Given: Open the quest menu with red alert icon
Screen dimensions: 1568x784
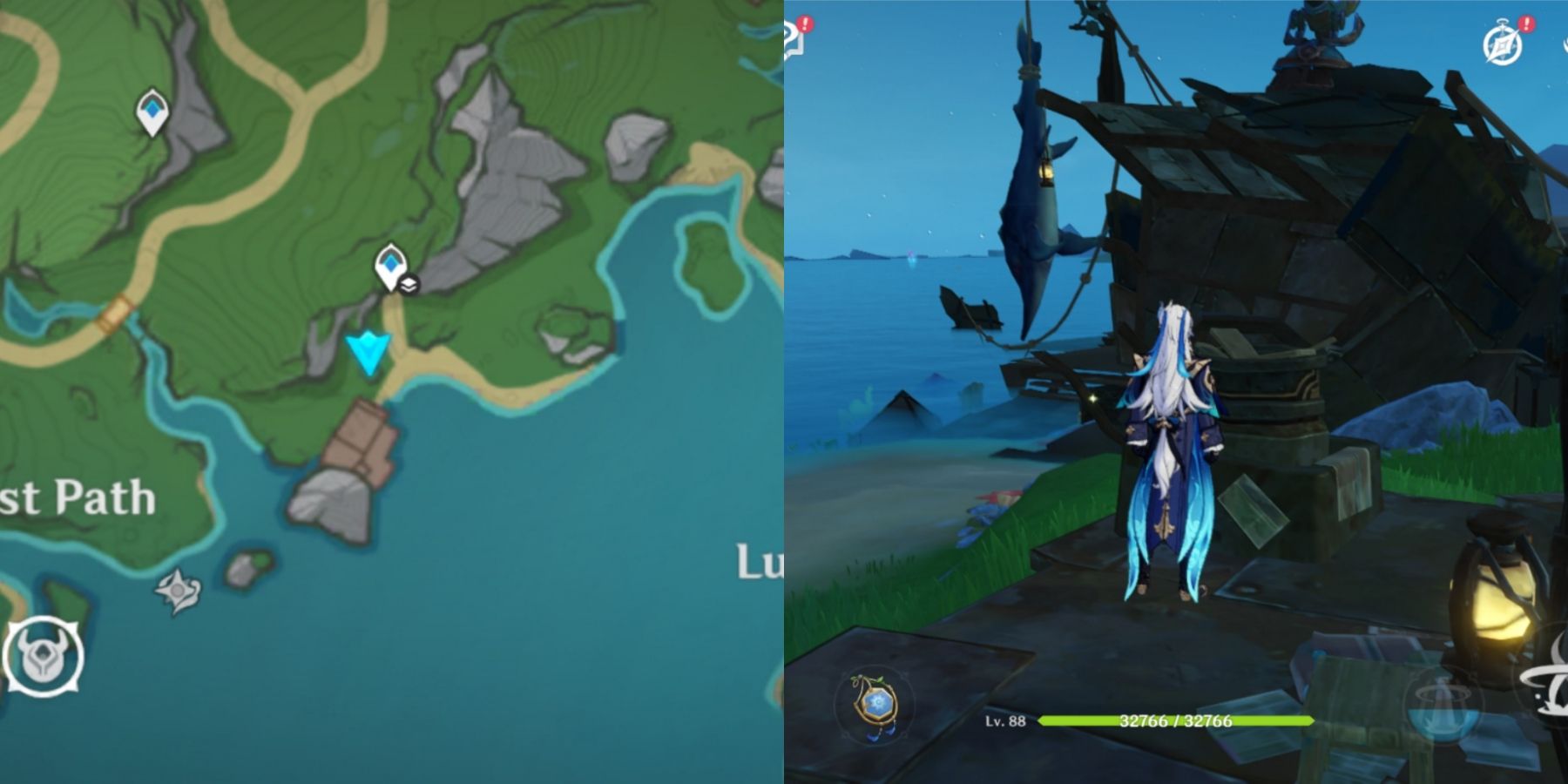Looking at the screenshot, I should click(x=789, y=39).
